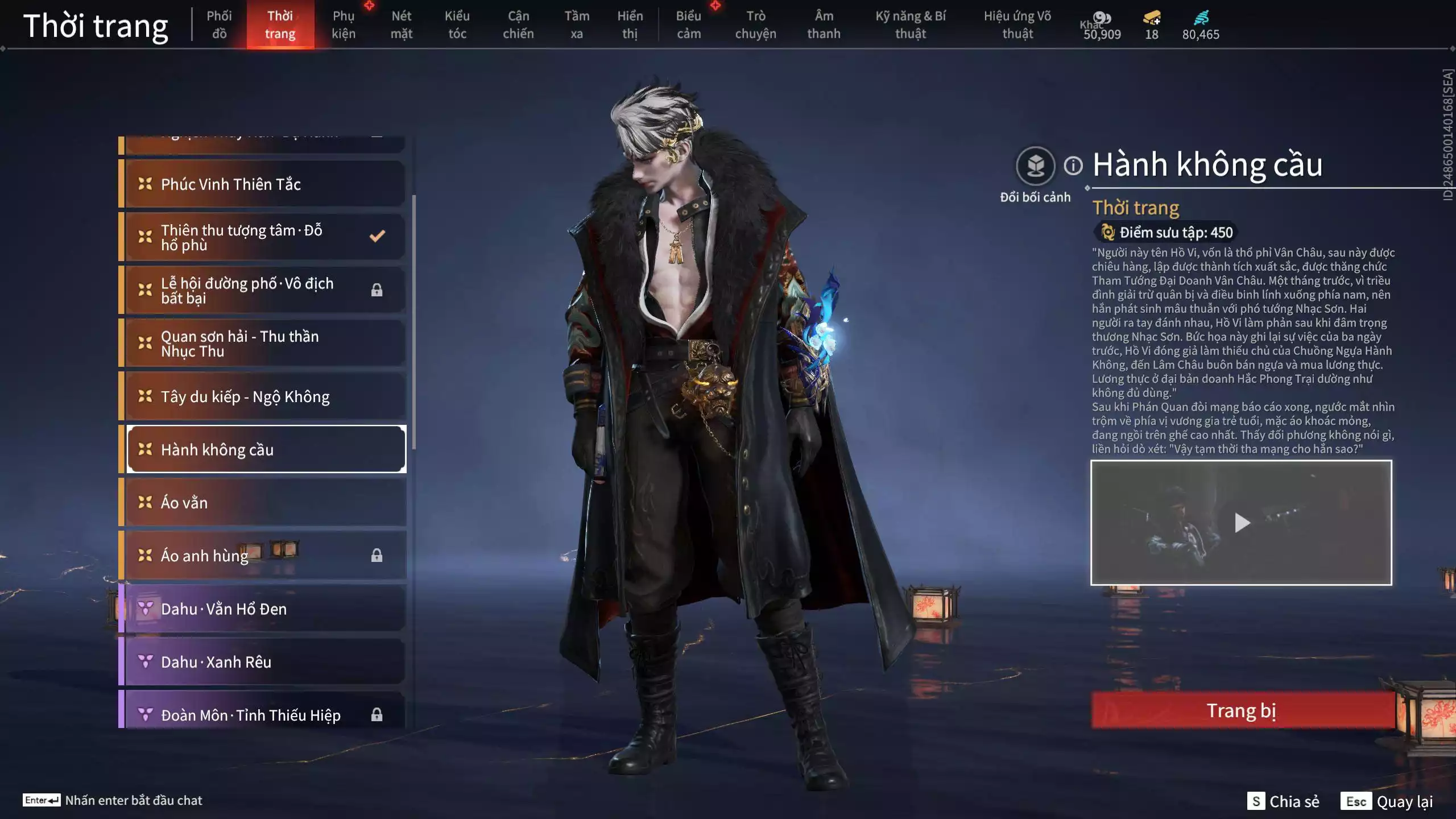Choose the Phúc Vinh Thiên Tắc outfit
The image size is (1456, 819).
pyautogui.click(x=264, y=184)
